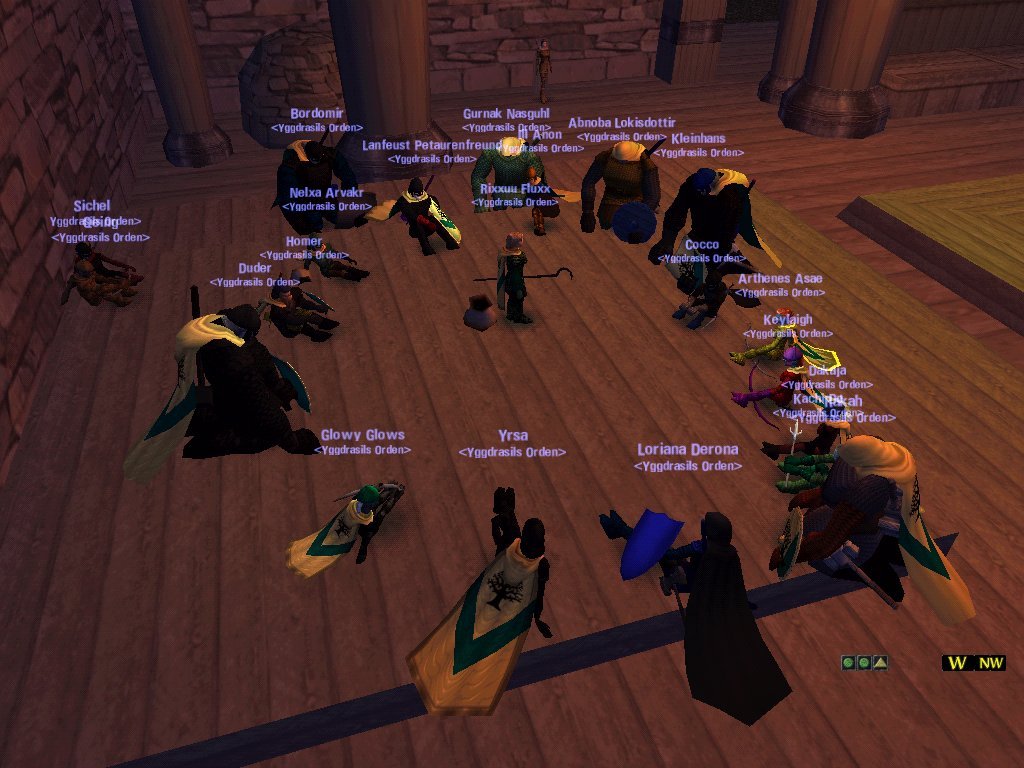Click the yellow triangle status icon
The width and height of the screenshot is (1024, 768).
[880, 662]
